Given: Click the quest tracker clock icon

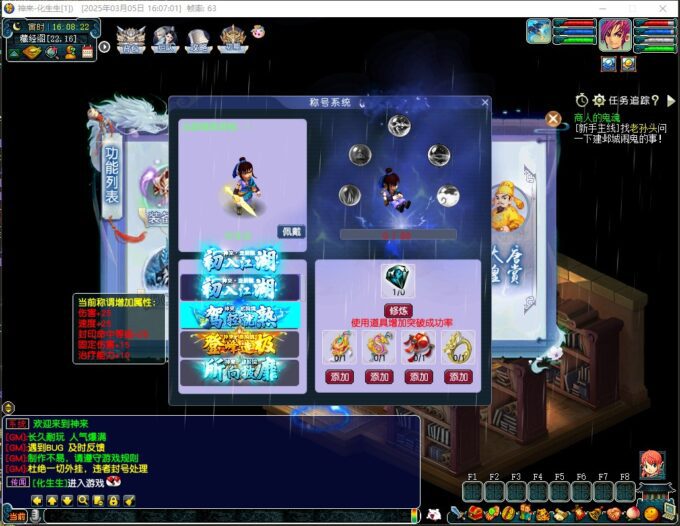Looking at the screenshot, I should 582,100.
